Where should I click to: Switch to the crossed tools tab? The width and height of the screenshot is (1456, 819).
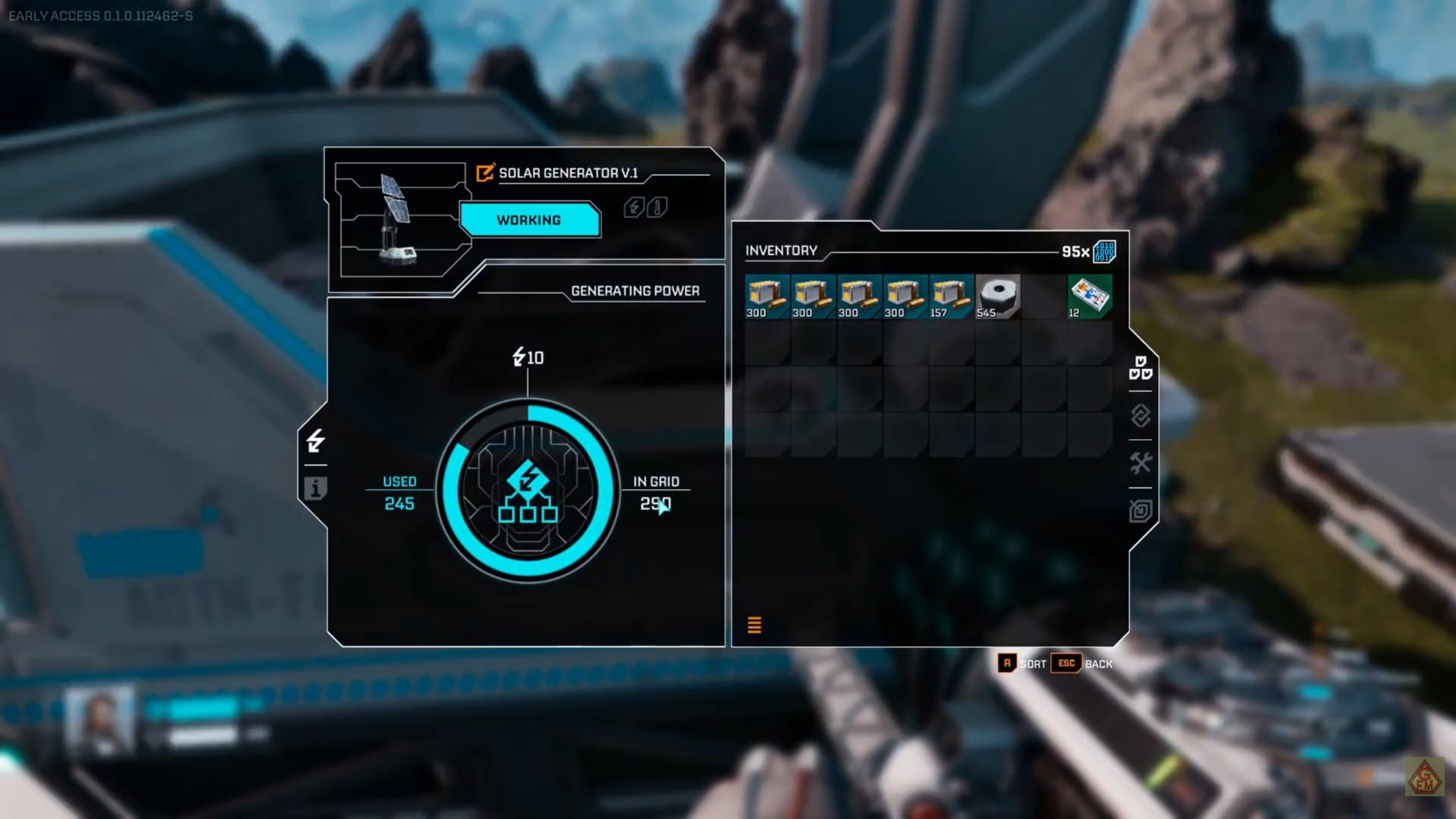click(x=1141, y=463)
